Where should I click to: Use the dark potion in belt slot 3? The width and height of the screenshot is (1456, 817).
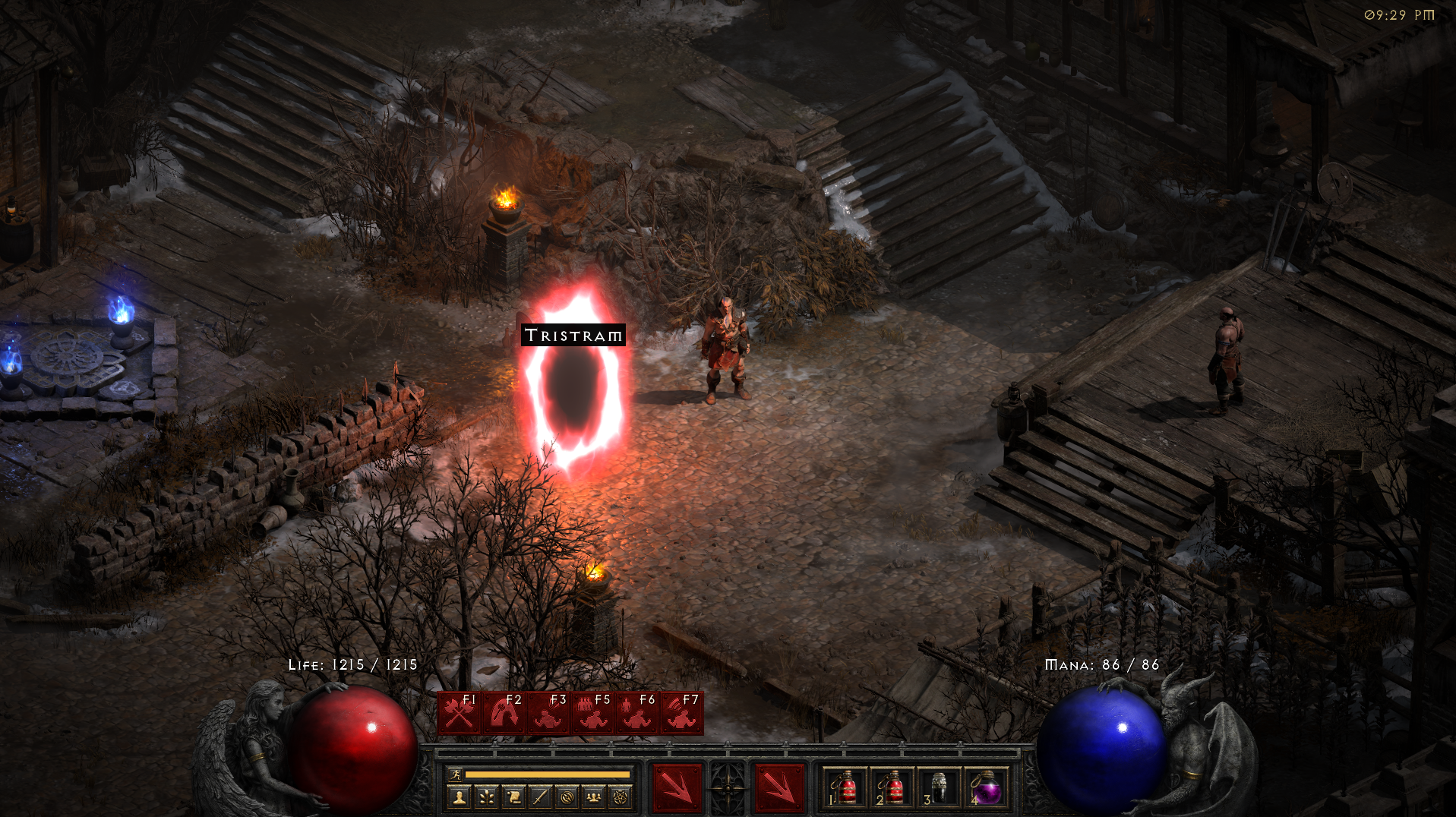[x=939, y=787]
